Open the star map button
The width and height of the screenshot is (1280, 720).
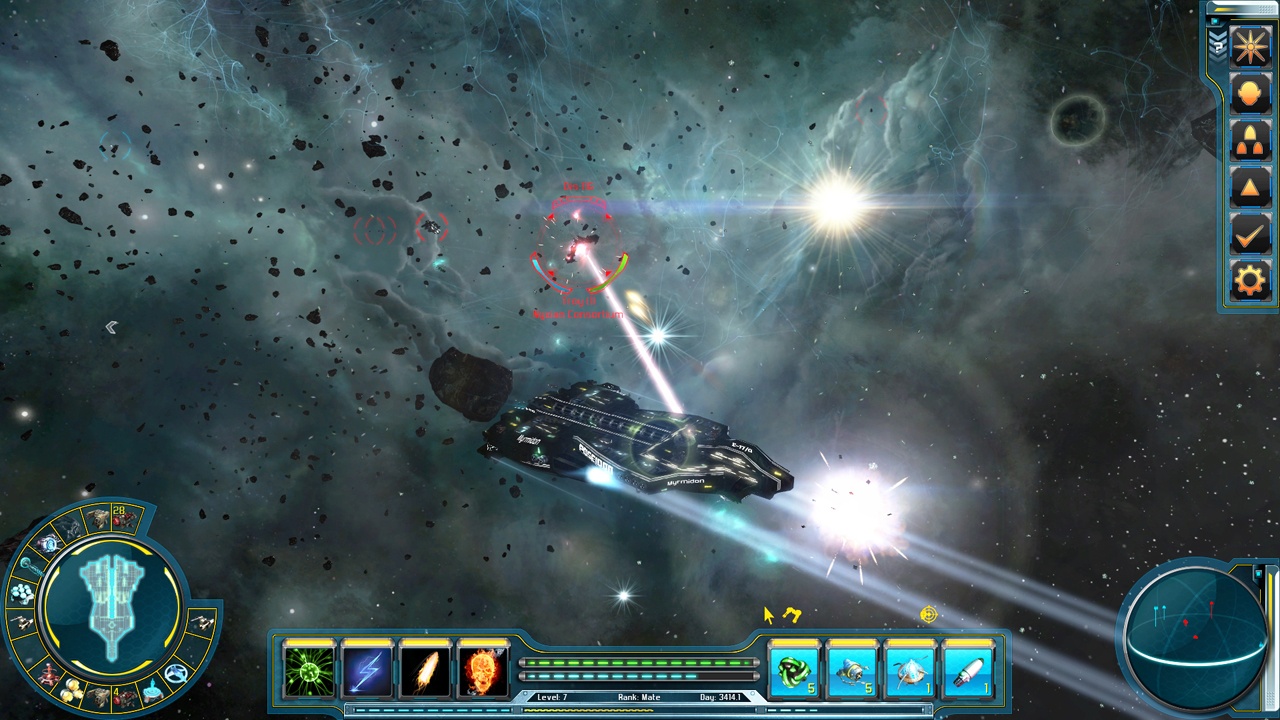(1250, 46)
